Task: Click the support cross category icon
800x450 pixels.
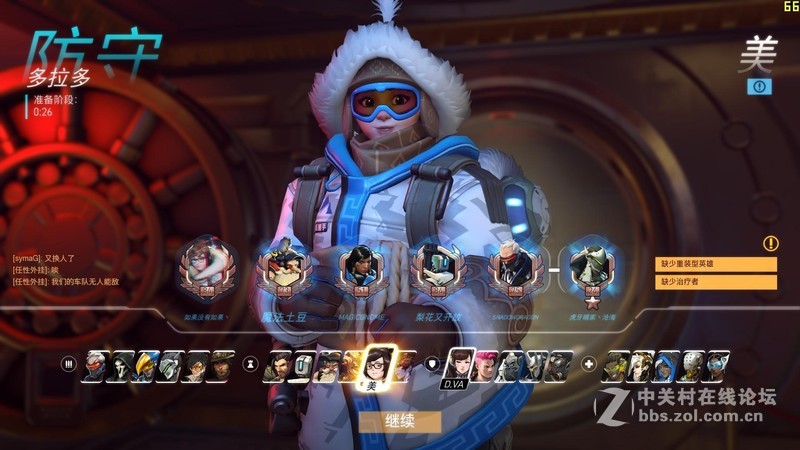Action: click(590, 364)
